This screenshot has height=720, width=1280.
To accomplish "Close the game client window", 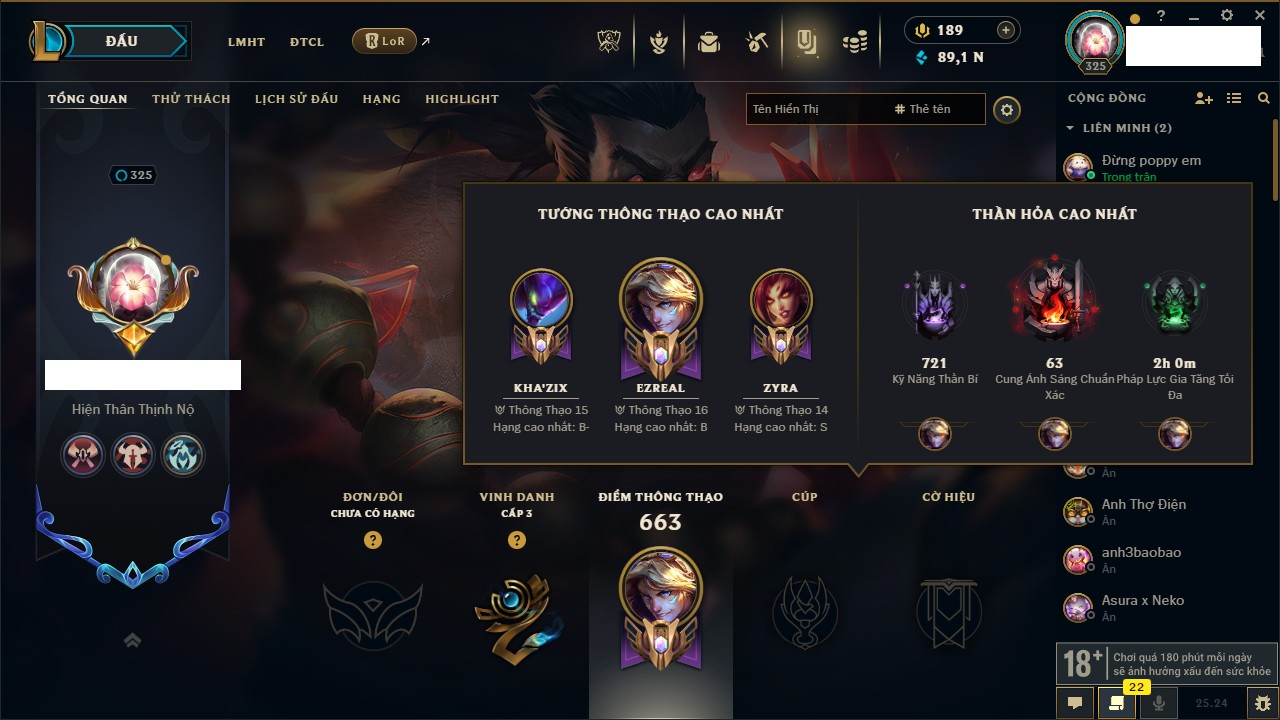I will click(1259, 16).
